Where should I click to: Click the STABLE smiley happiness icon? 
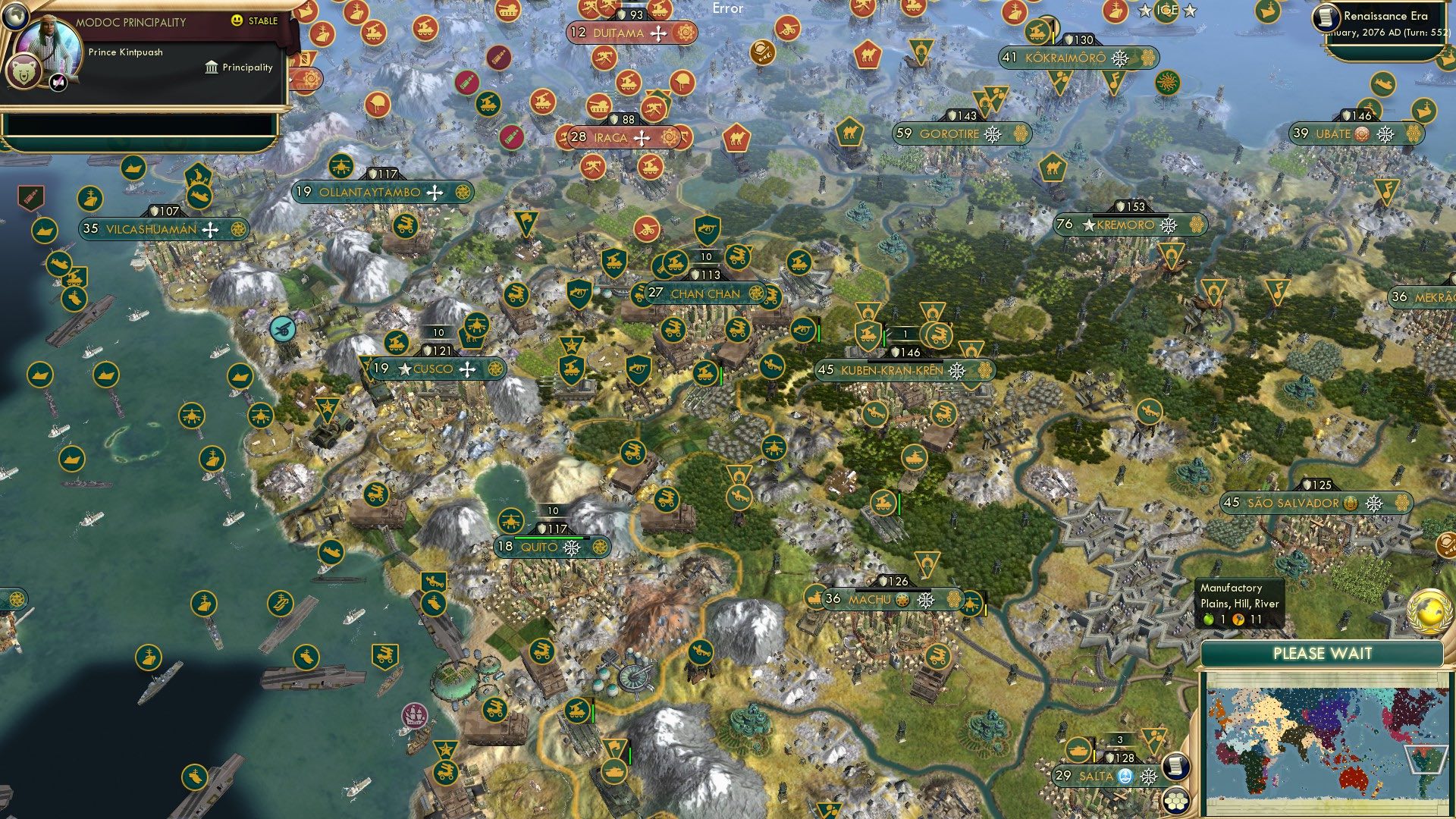[x=238, y=22]
